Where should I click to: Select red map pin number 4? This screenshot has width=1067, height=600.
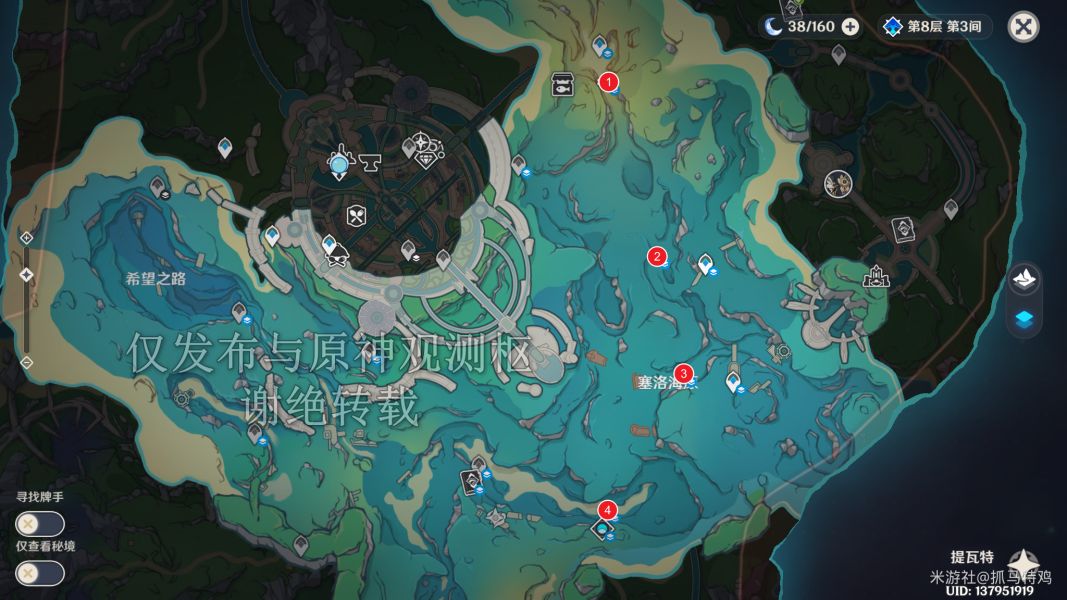point(607,510)
